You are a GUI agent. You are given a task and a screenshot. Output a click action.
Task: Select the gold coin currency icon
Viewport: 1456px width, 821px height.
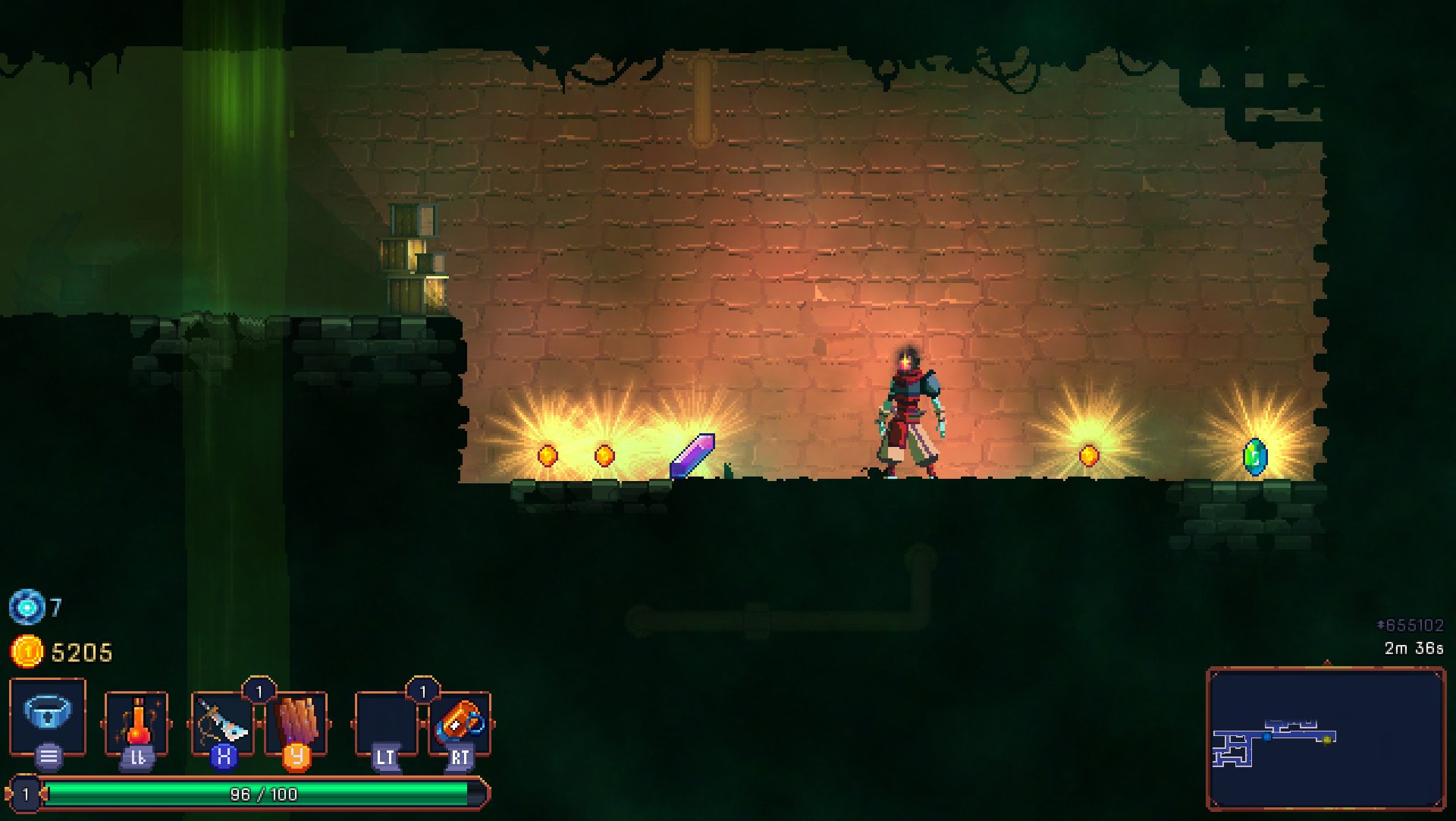pyautogui.click(x=25, y=652)
